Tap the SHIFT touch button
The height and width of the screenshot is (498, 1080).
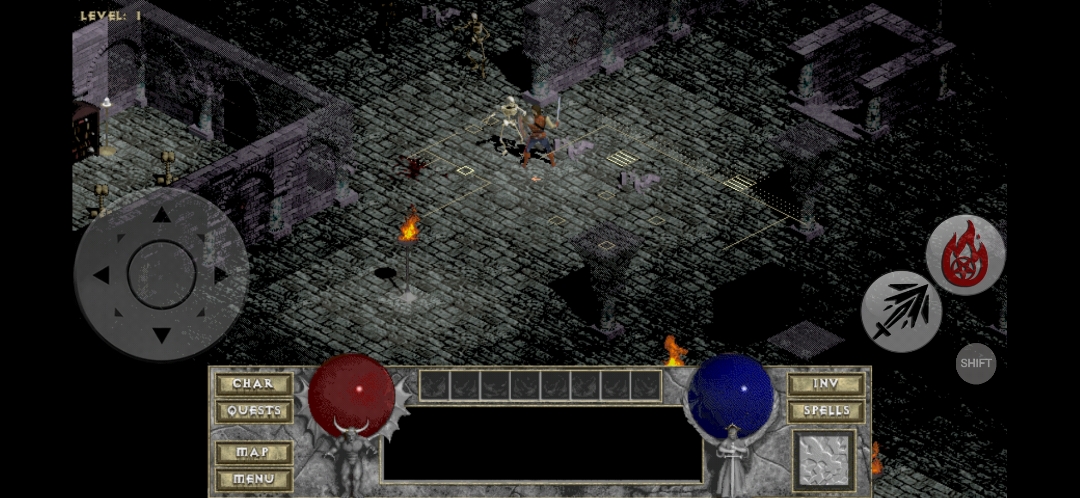(976, 363)
